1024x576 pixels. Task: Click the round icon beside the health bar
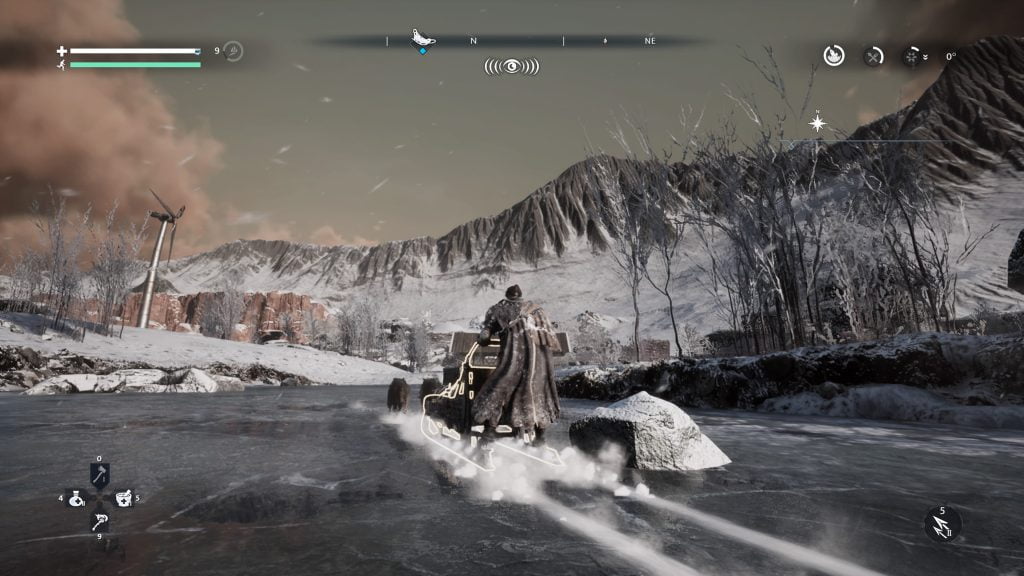click(x=233, y=51)
